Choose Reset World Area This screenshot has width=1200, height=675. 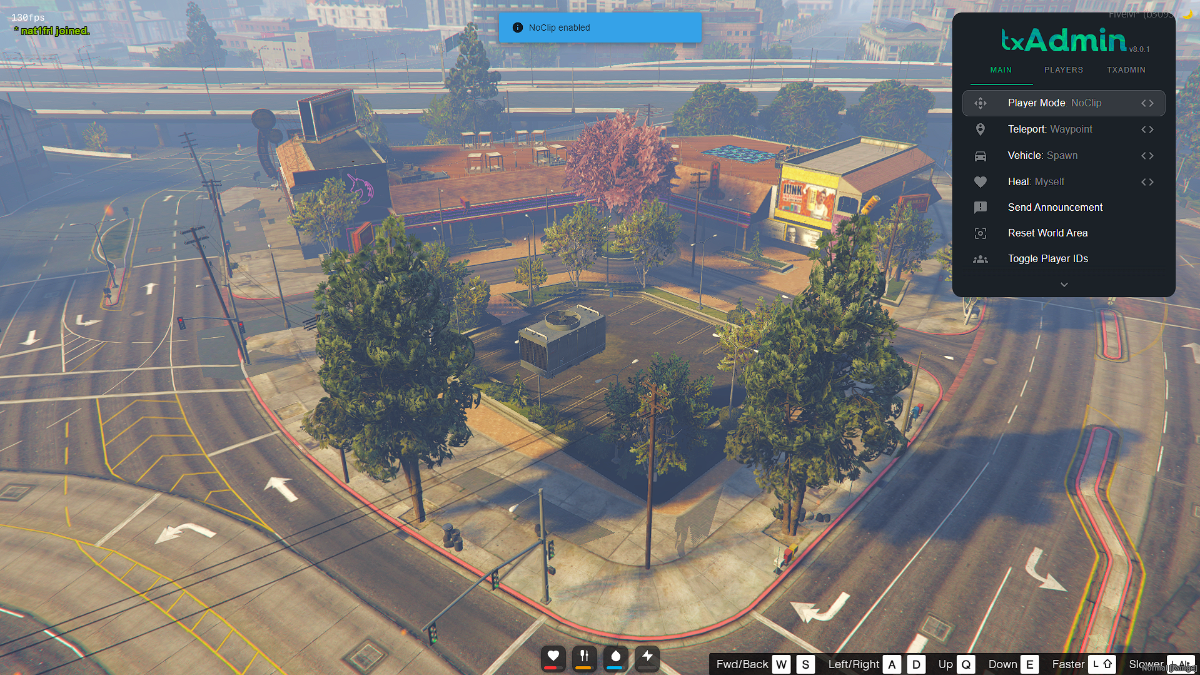click(x=1047, y=233)
